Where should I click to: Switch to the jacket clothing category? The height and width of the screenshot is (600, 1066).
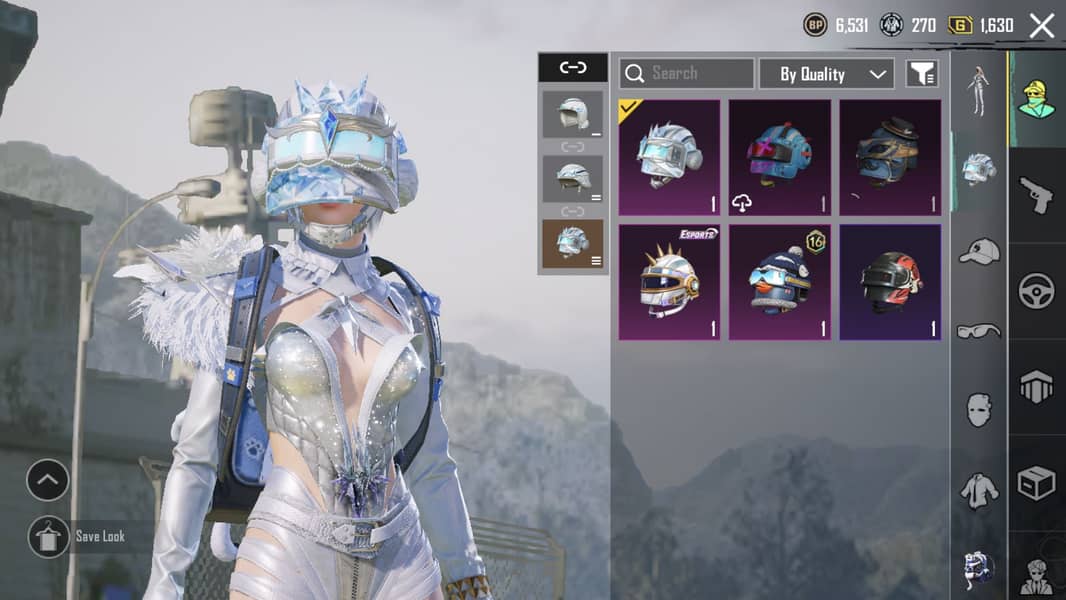pyautogui.click(x=979, y=490)
